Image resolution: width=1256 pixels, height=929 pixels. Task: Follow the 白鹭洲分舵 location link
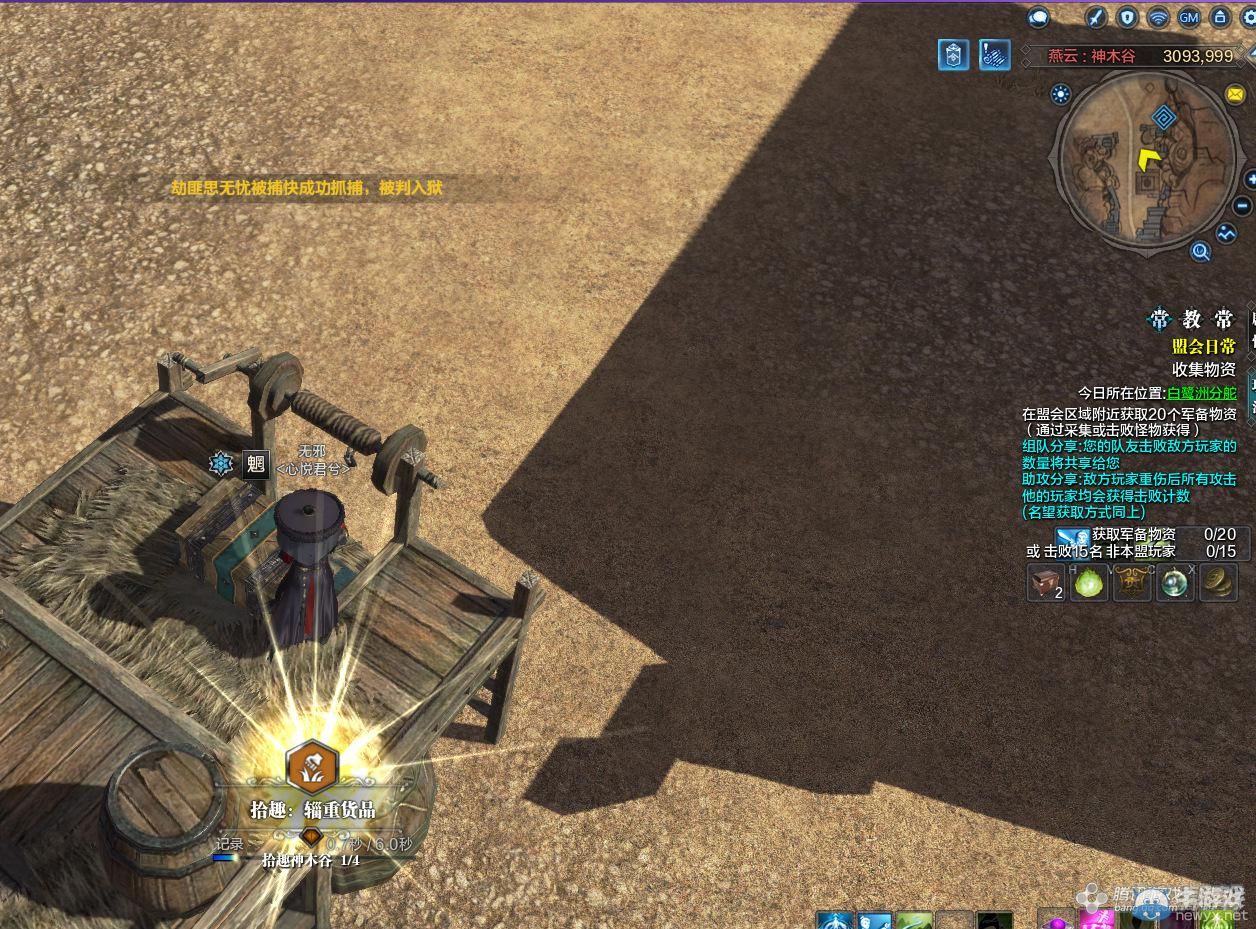[x=1201, y=393]
